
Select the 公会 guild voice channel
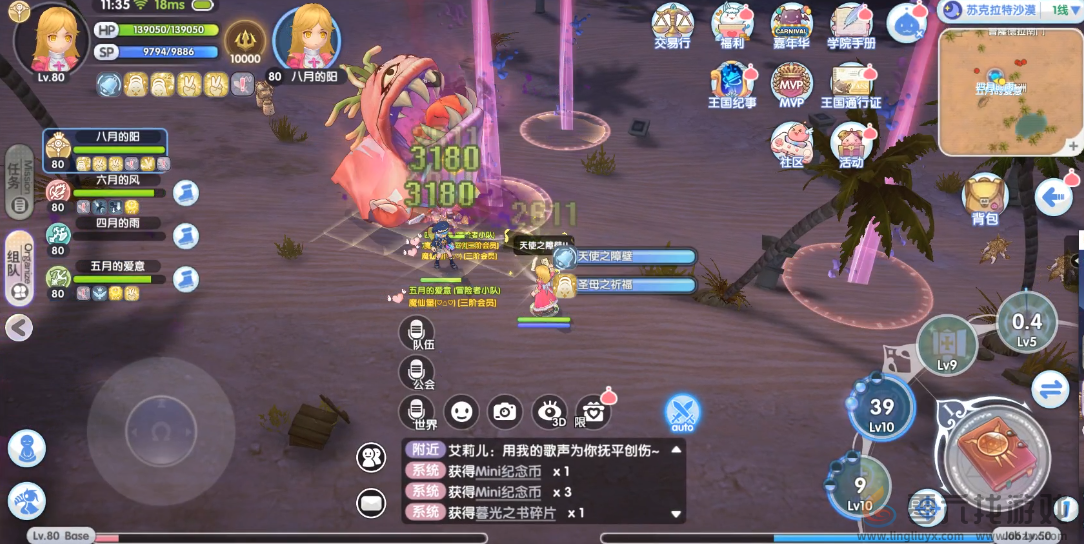(416, 373)
